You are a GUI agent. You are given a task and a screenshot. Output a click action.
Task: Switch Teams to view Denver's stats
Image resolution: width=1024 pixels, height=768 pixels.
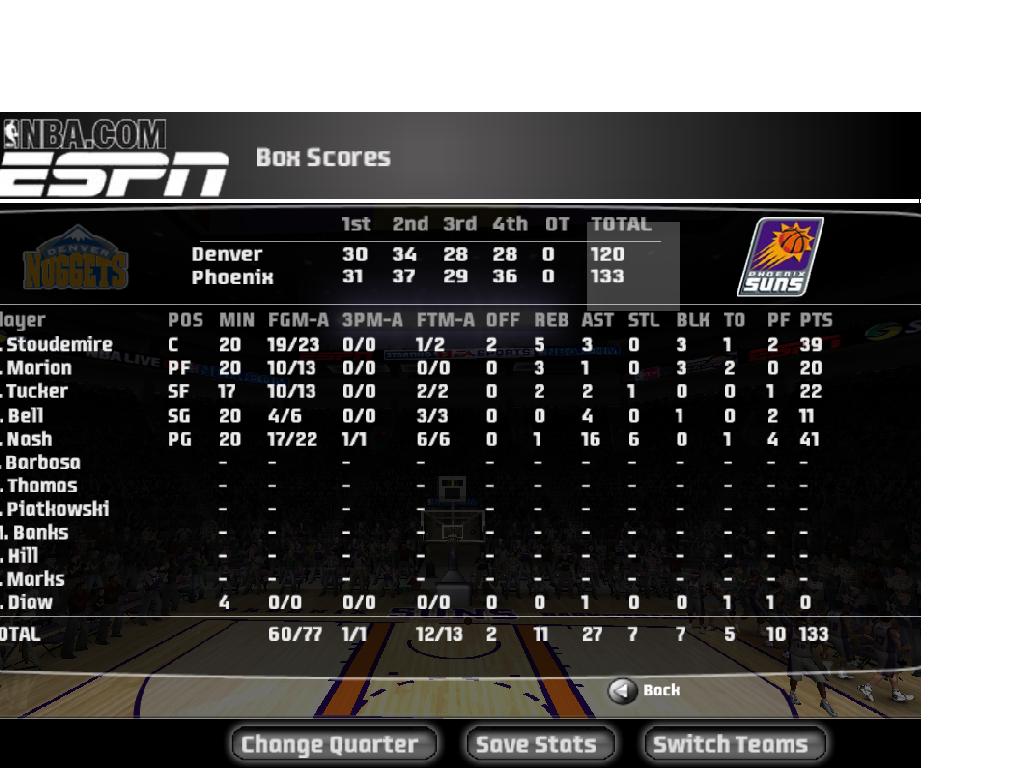click(733, 744)
